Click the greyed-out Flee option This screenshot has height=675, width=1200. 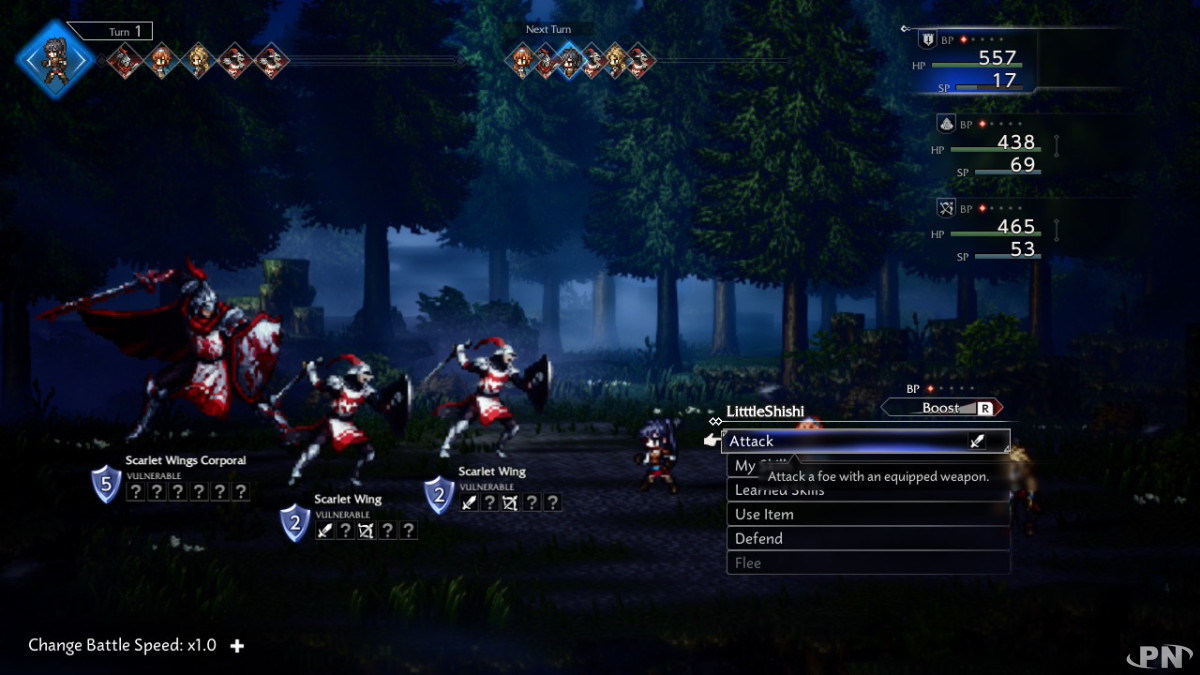[866, 563]
